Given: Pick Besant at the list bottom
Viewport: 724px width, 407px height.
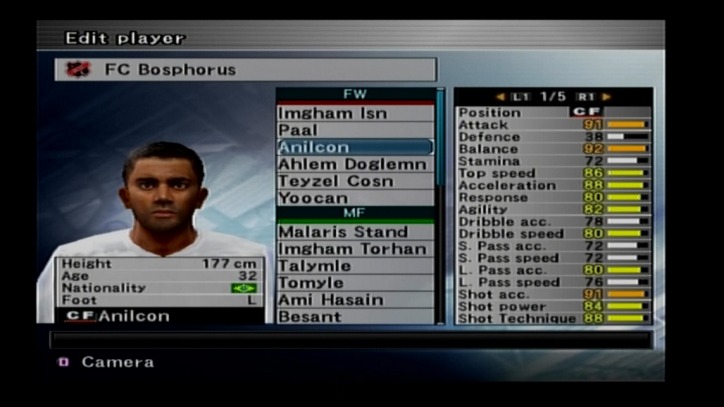Looking at the screenshot, I should [355, 316].
